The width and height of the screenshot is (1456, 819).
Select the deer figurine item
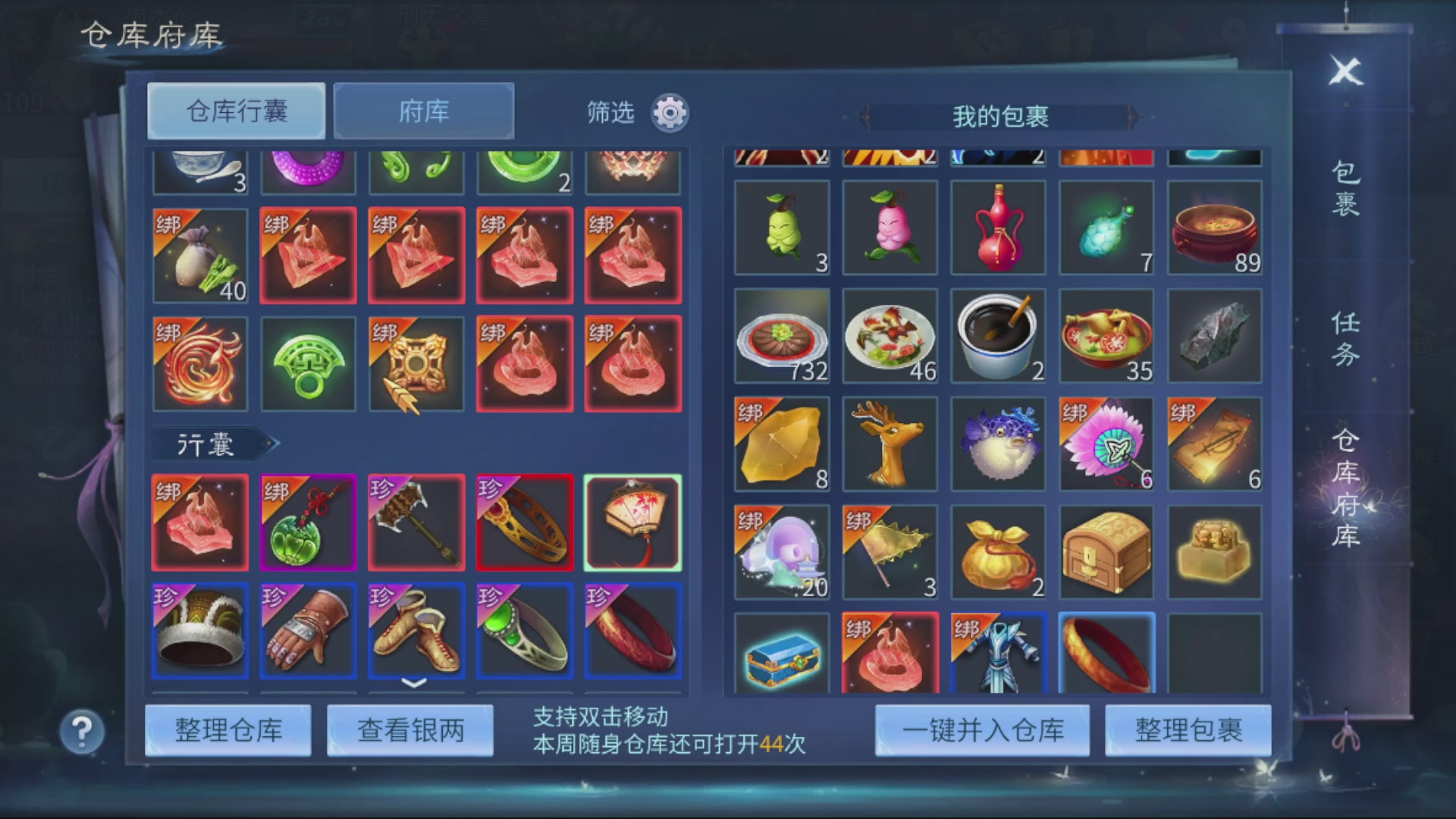(890, 442)
